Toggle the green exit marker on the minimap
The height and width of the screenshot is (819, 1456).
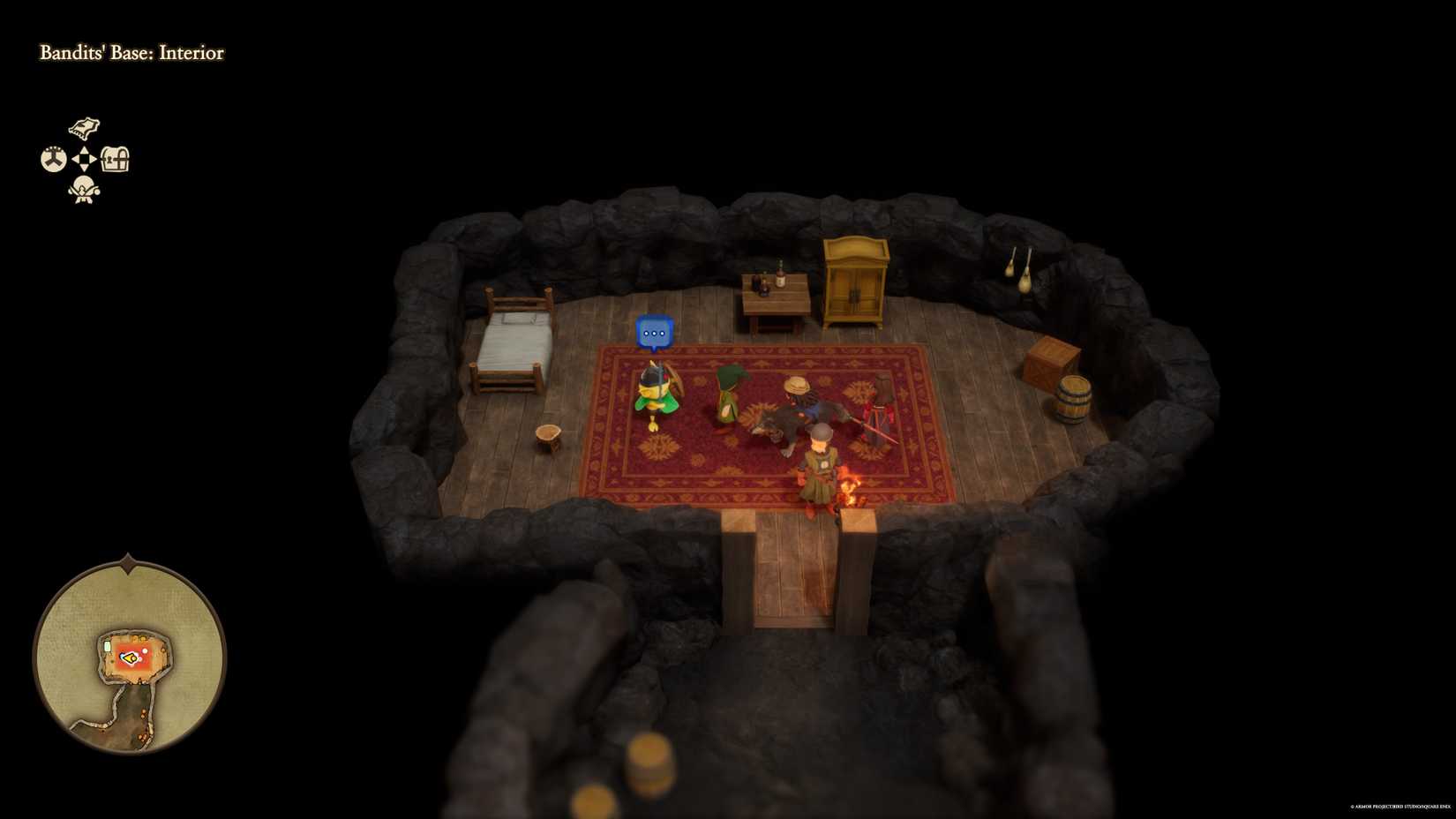click(x=107, y=646)
